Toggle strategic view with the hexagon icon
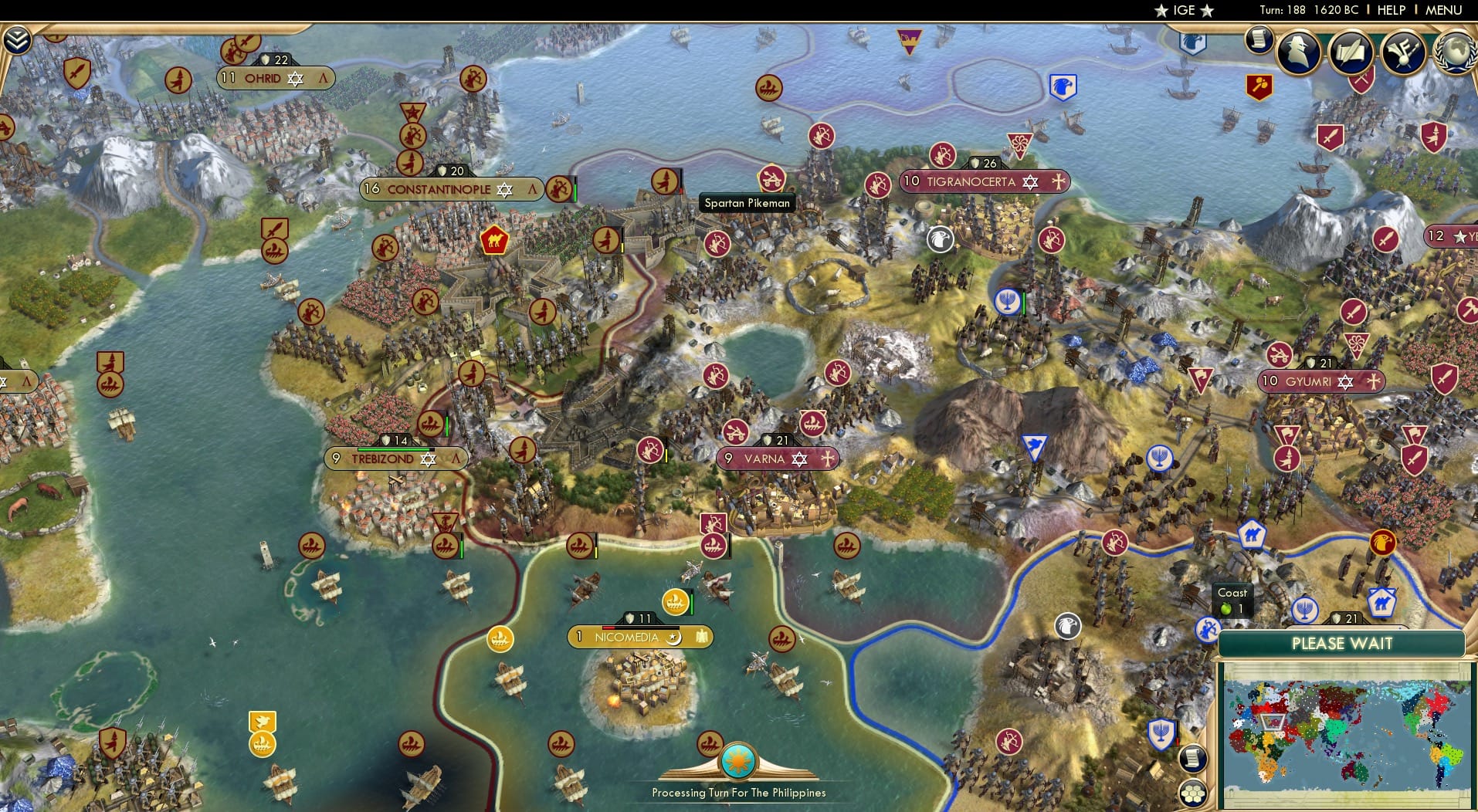The height and width of the screenshot is (812, 1478). click(x=1192, y=792)
